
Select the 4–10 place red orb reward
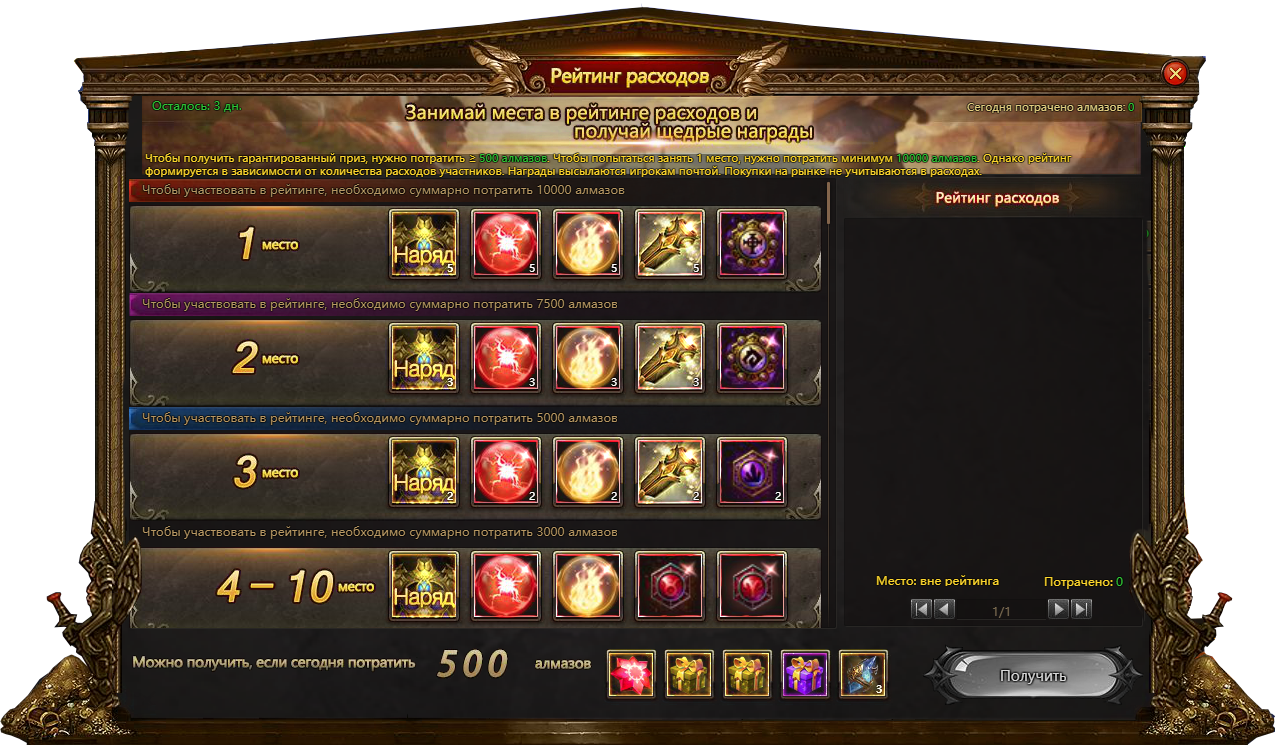coord(506,585)
